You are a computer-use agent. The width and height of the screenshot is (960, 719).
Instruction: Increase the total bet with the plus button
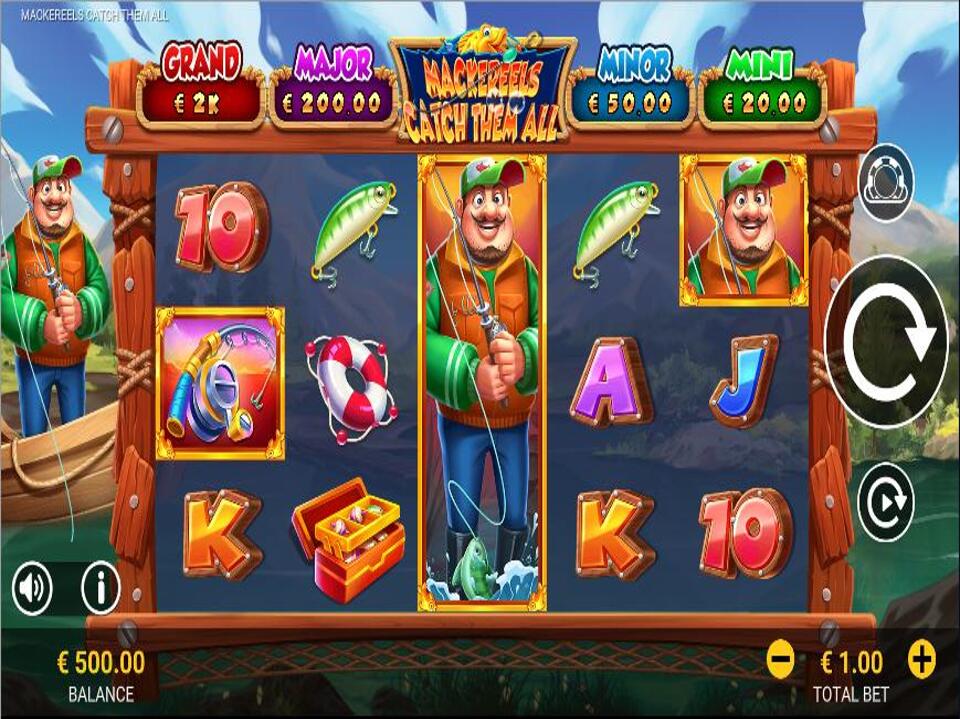pos(921,659)
